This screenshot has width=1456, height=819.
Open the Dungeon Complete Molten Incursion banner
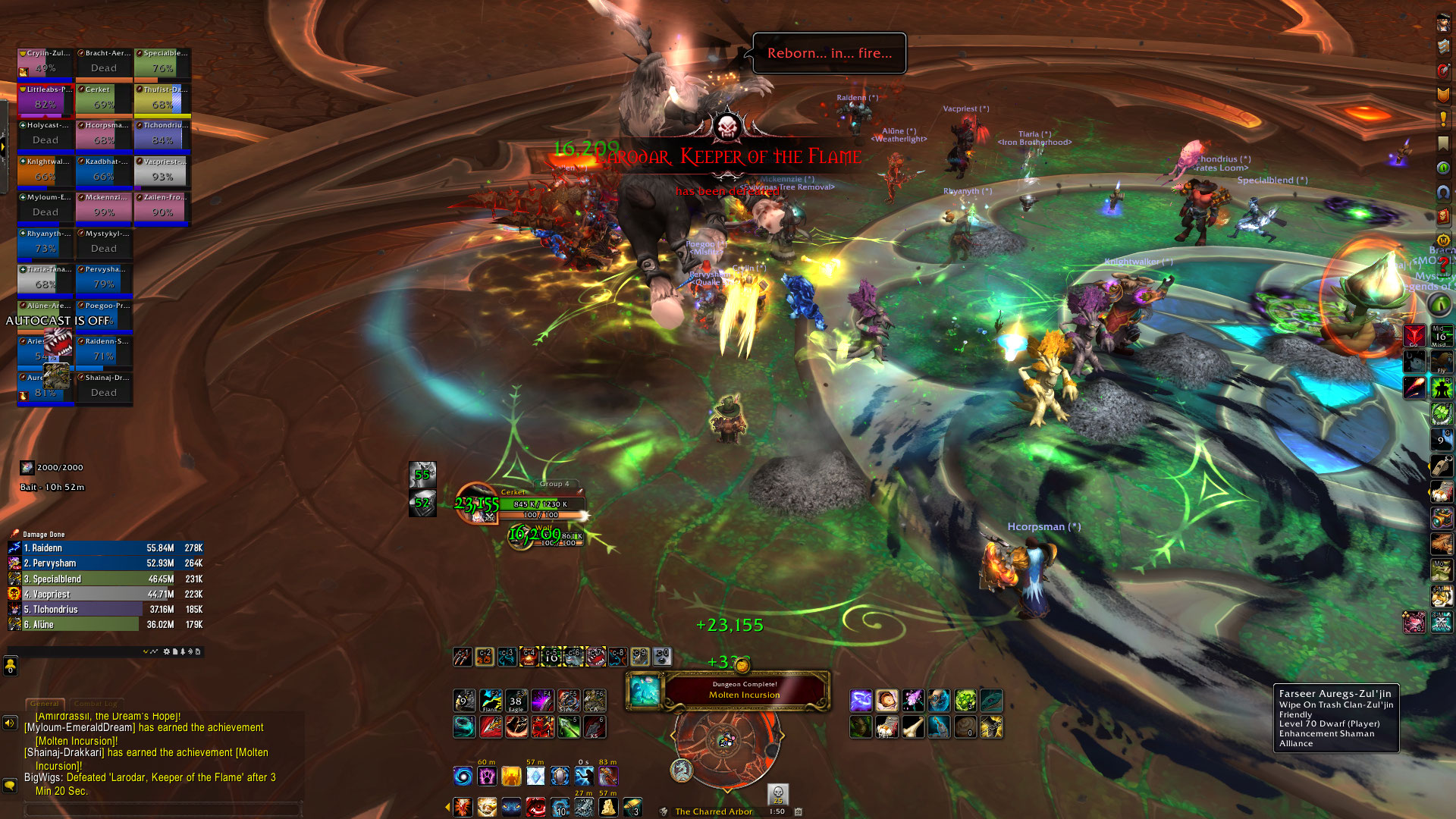pyautogui.click(x=743, y=689)
